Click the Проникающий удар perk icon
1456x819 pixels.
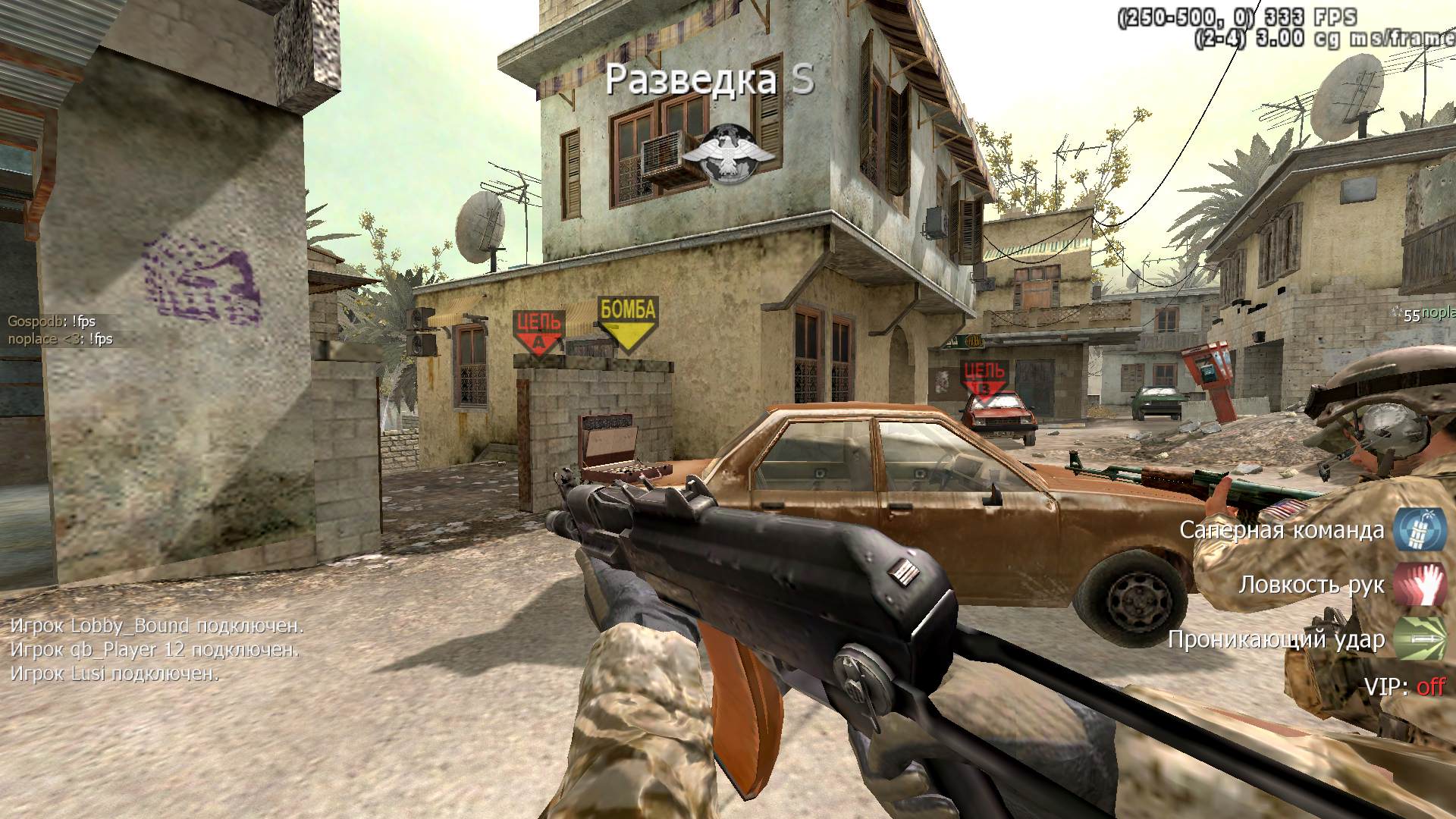[1419, 639]
